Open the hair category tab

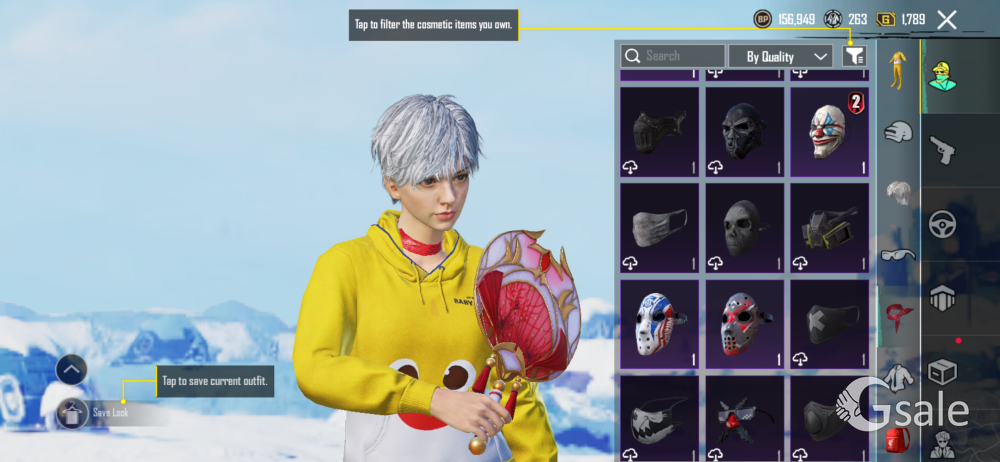tap(899, 193)
